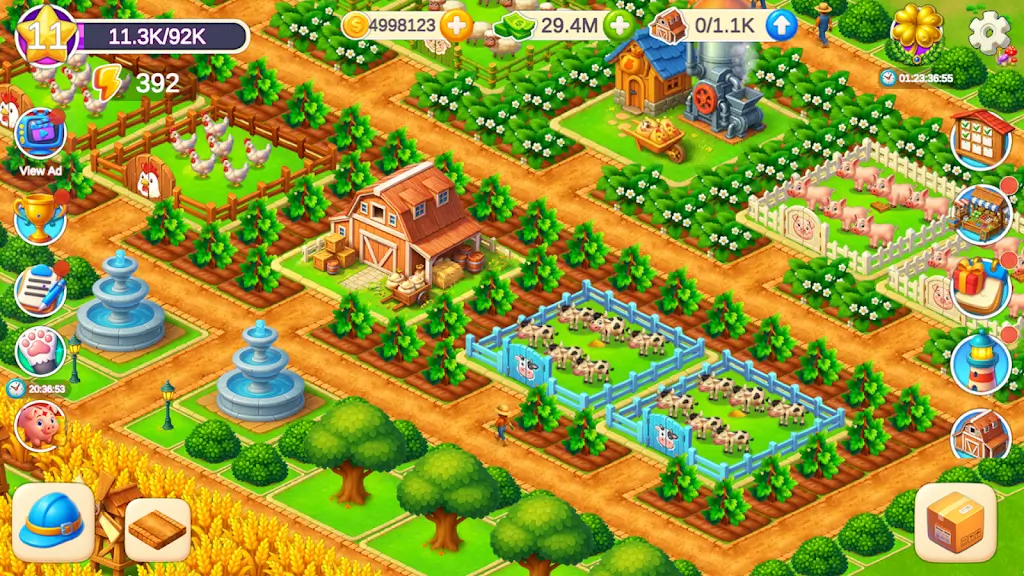Open the golden clover event

tap(917, 30)
